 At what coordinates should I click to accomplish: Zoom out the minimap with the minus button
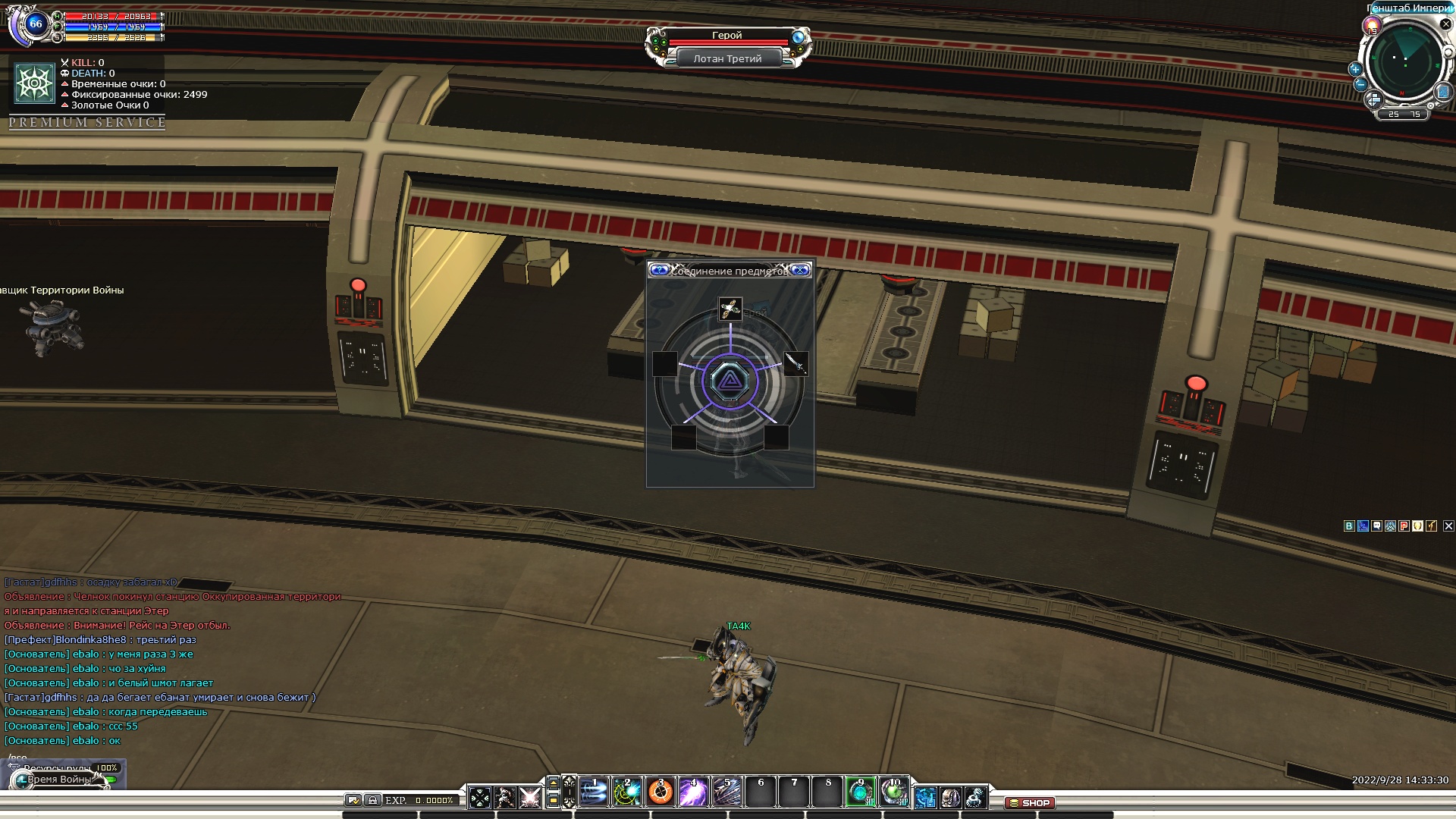[x=1360, y=84]
